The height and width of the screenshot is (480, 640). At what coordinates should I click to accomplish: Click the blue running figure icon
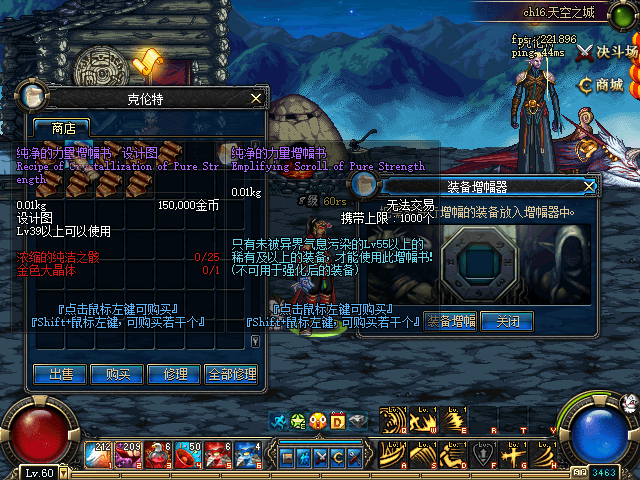point(279,421)
